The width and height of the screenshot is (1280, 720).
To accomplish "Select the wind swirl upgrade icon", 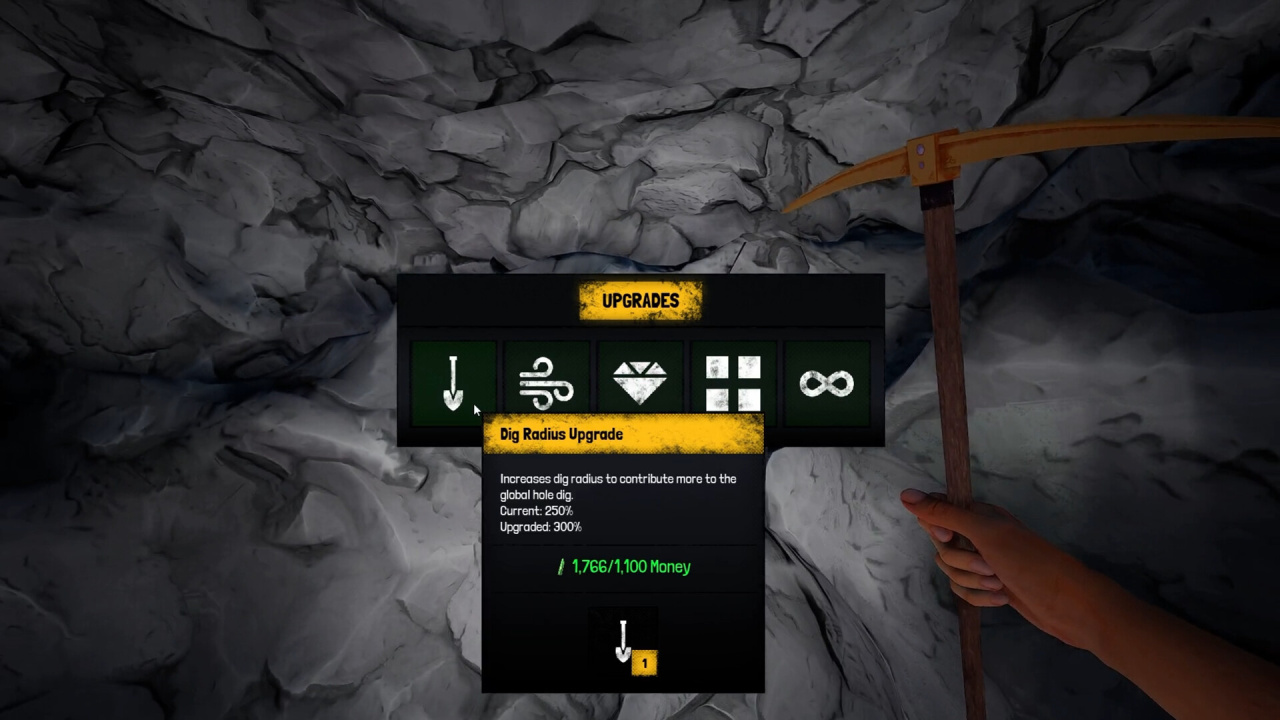I will pyautogui.click(x=546, y=383).
